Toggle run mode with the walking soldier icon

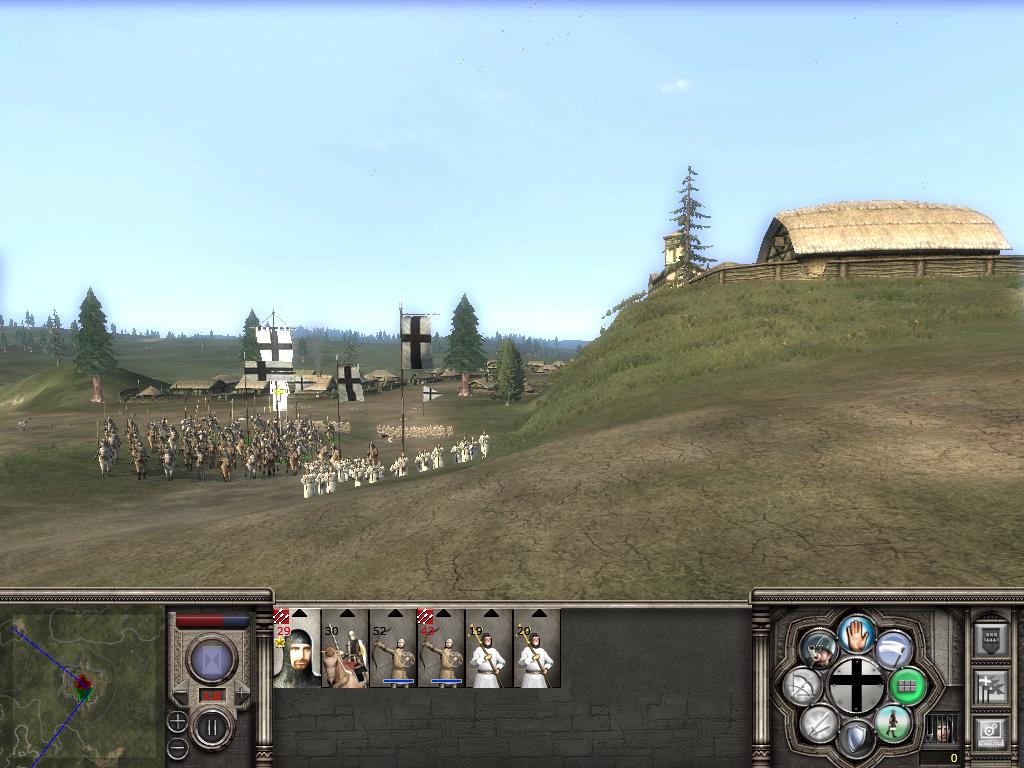[892, 723]
